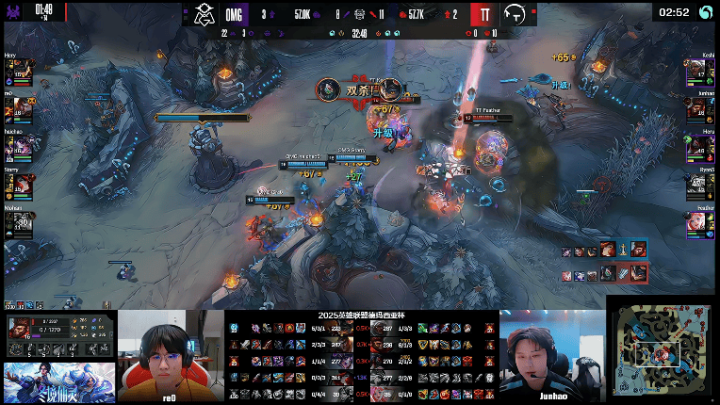
Task: Select Ryan3's champion portrait
Action: 699,185
